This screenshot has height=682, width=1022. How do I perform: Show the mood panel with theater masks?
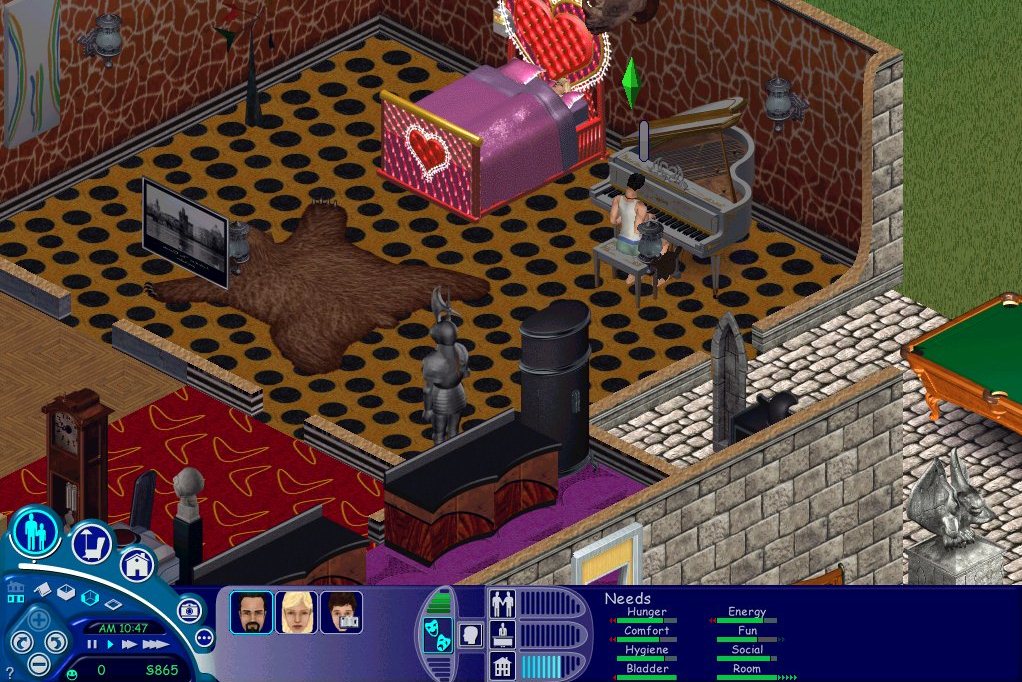tap(438, 637)
